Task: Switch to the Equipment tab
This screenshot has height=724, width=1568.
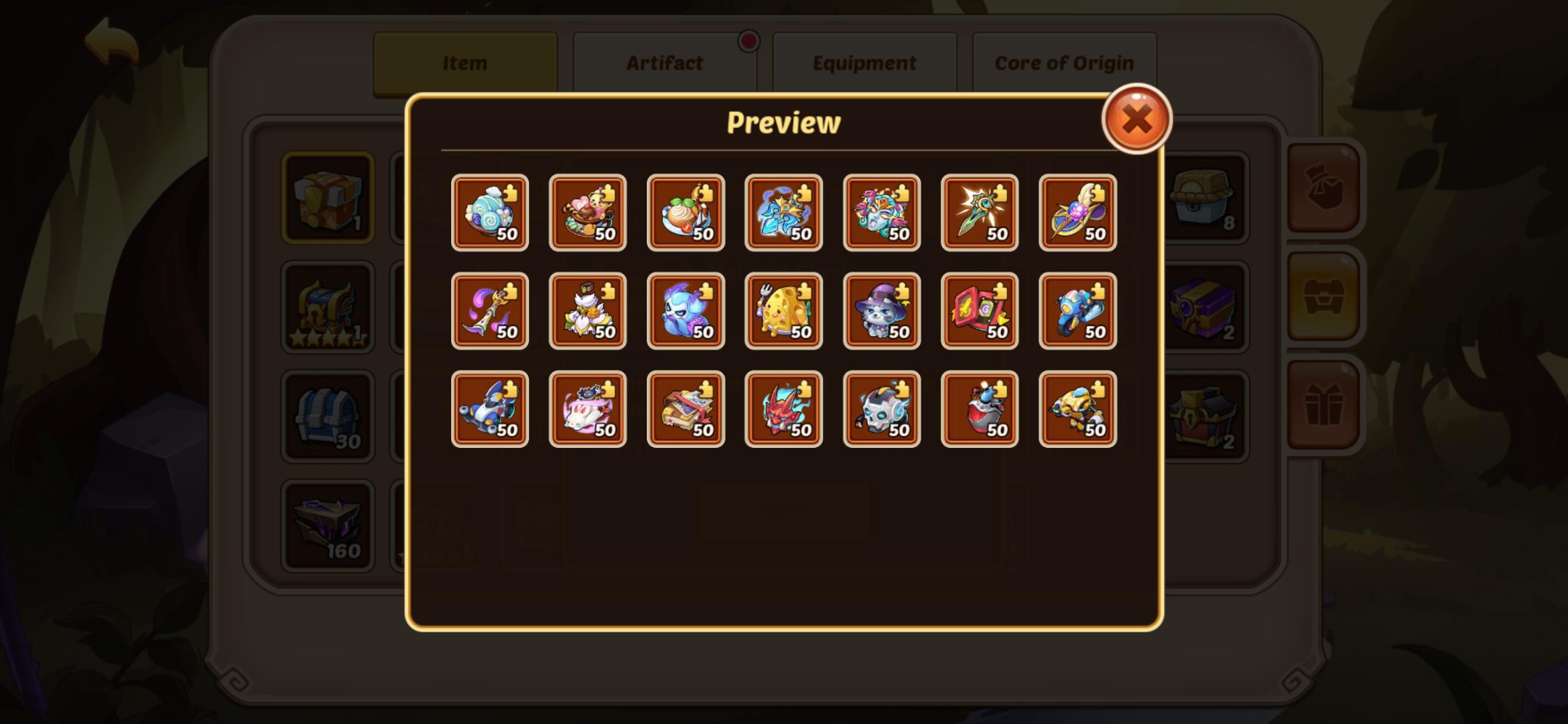Action: tap(864, 62)
